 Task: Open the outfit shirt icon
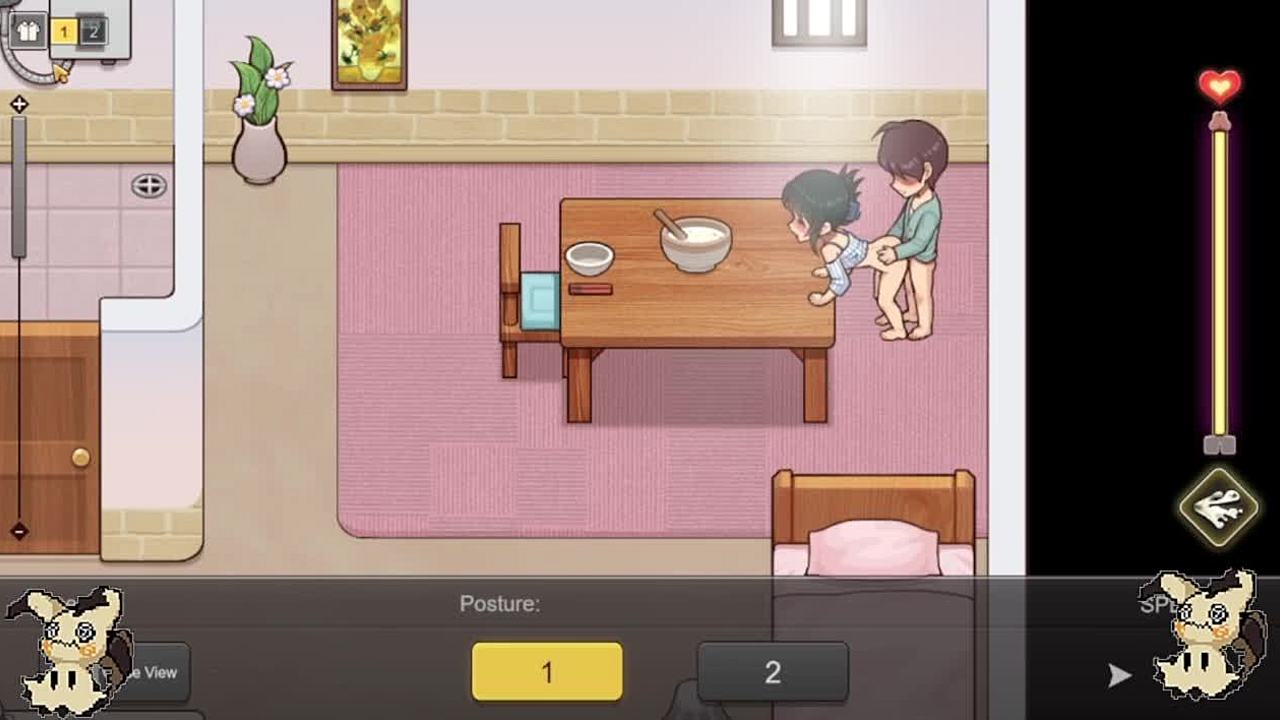click(27, 31)
